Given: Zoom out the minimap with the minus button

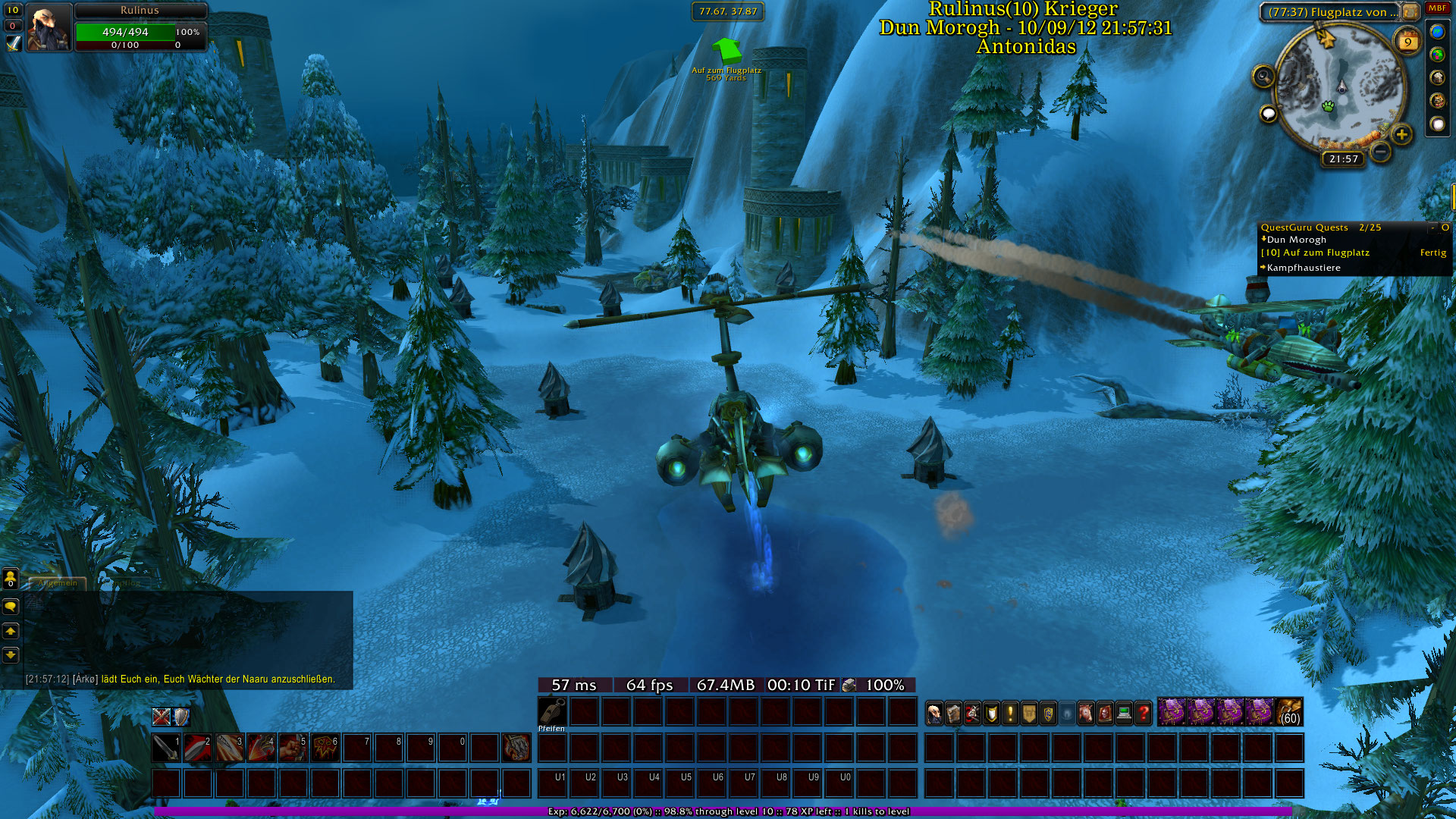Looking at the screenshot, I should click(1381, 152).
